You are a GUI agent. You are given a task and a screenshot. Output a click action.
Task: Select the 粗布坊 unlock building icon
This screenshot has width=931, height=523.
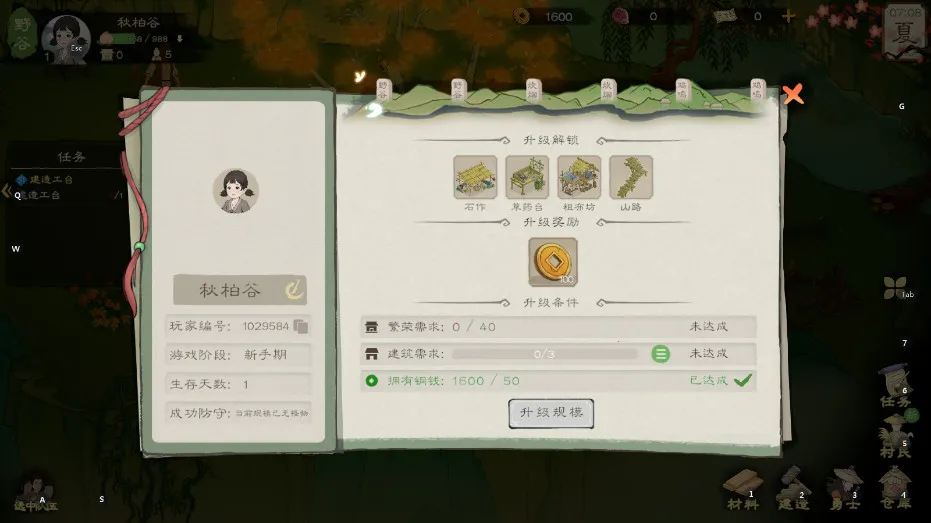579,177
